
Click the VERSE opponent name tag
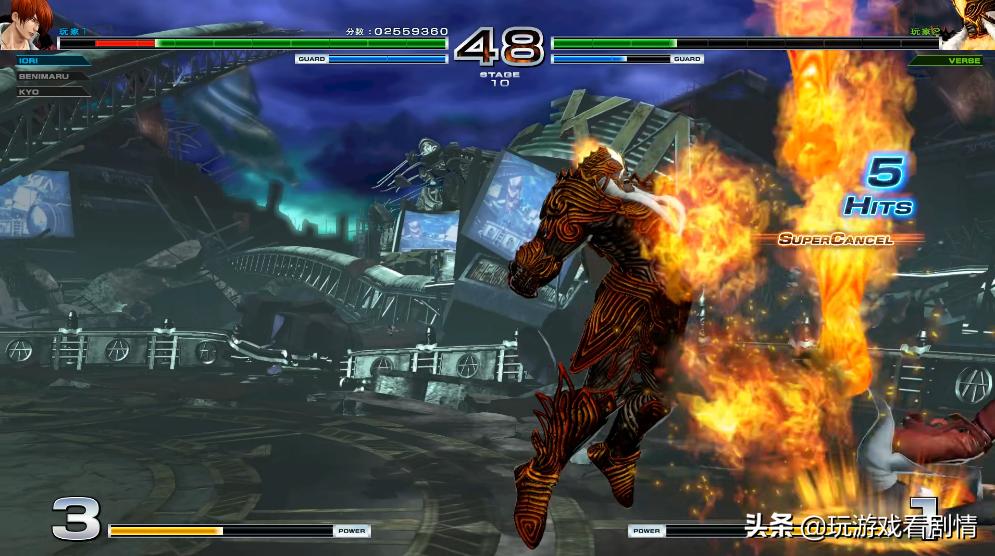pyautogui.click(x=946, y=60)
